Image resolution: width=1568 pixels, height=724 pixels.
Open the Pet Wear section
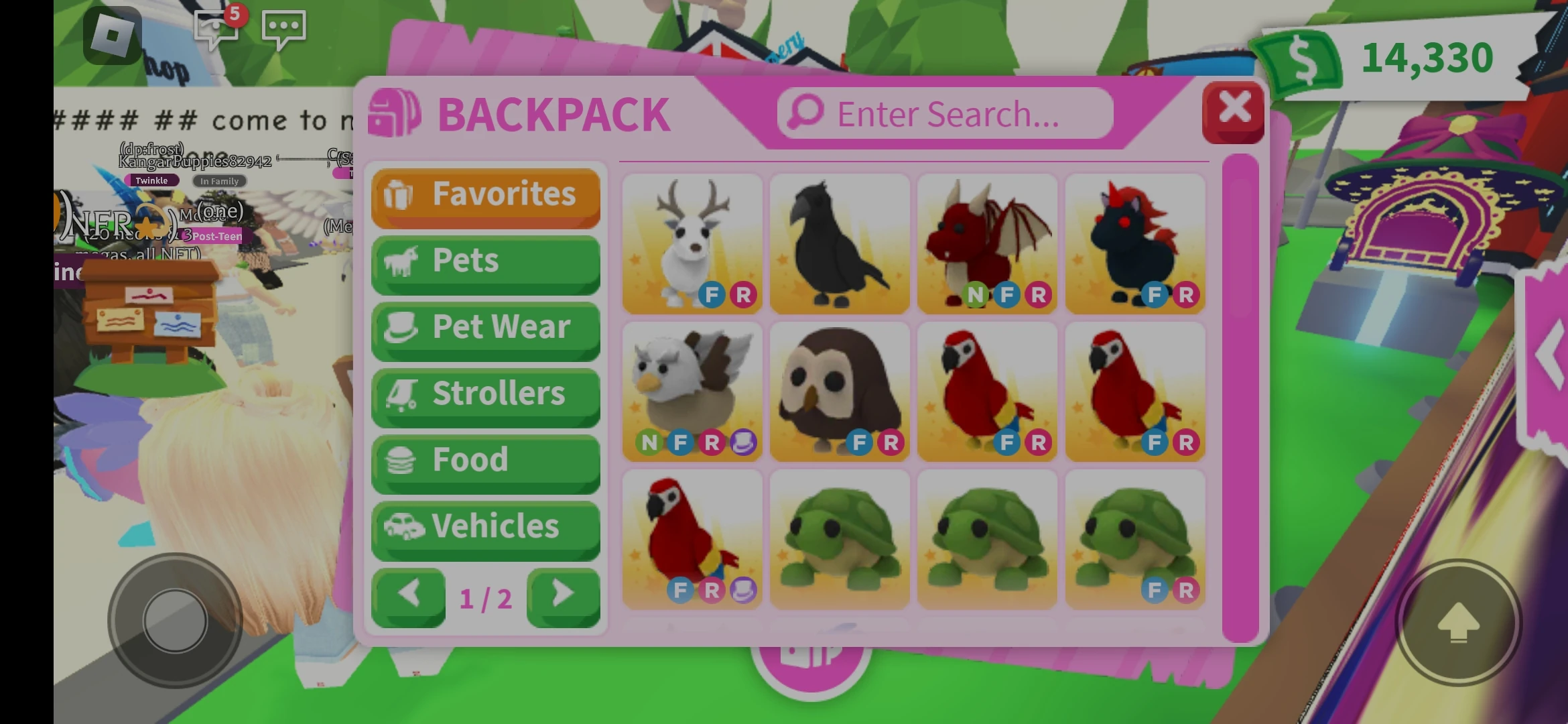485,327
